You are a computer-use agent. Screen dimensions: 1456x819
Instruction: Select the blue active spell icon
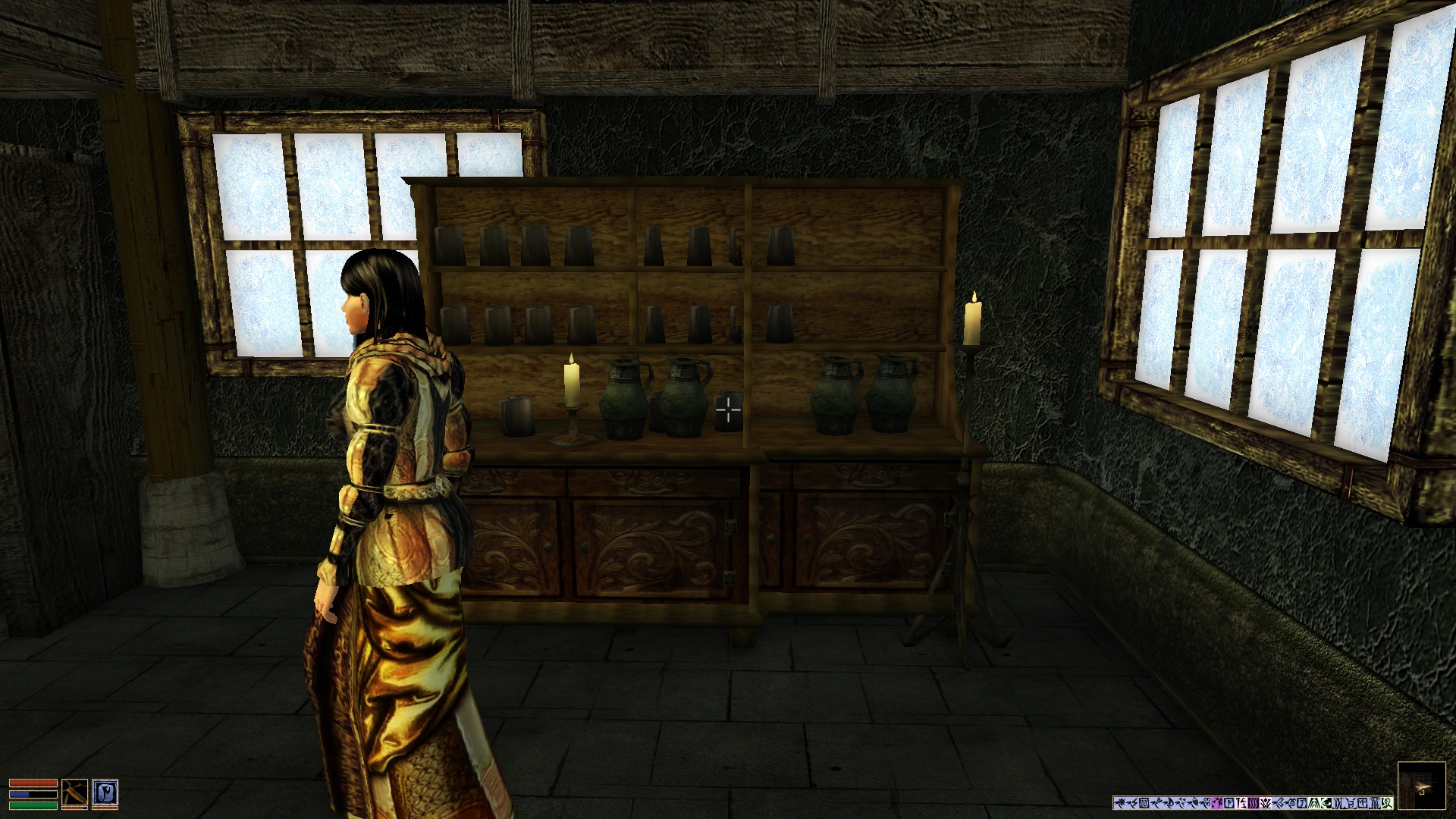105,793
